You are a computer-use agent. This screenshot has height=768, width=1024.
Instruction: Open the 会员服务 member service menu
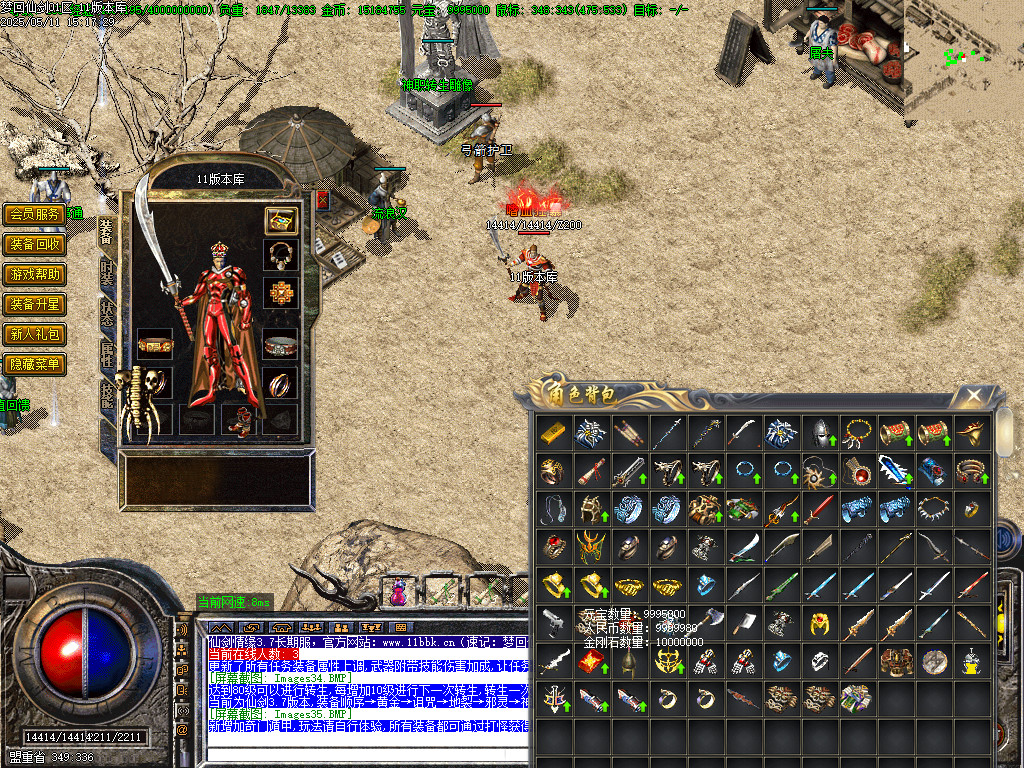[34, 214]
